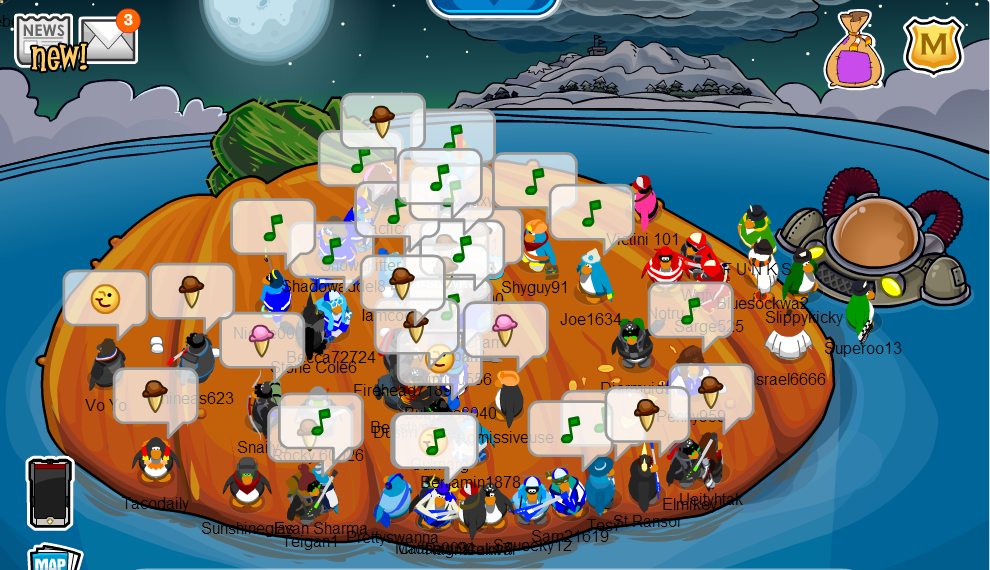Image resolution: width=990 pixels, height=570 pixels.
Task: Open the spy phone
Action: tap(49, 492)
